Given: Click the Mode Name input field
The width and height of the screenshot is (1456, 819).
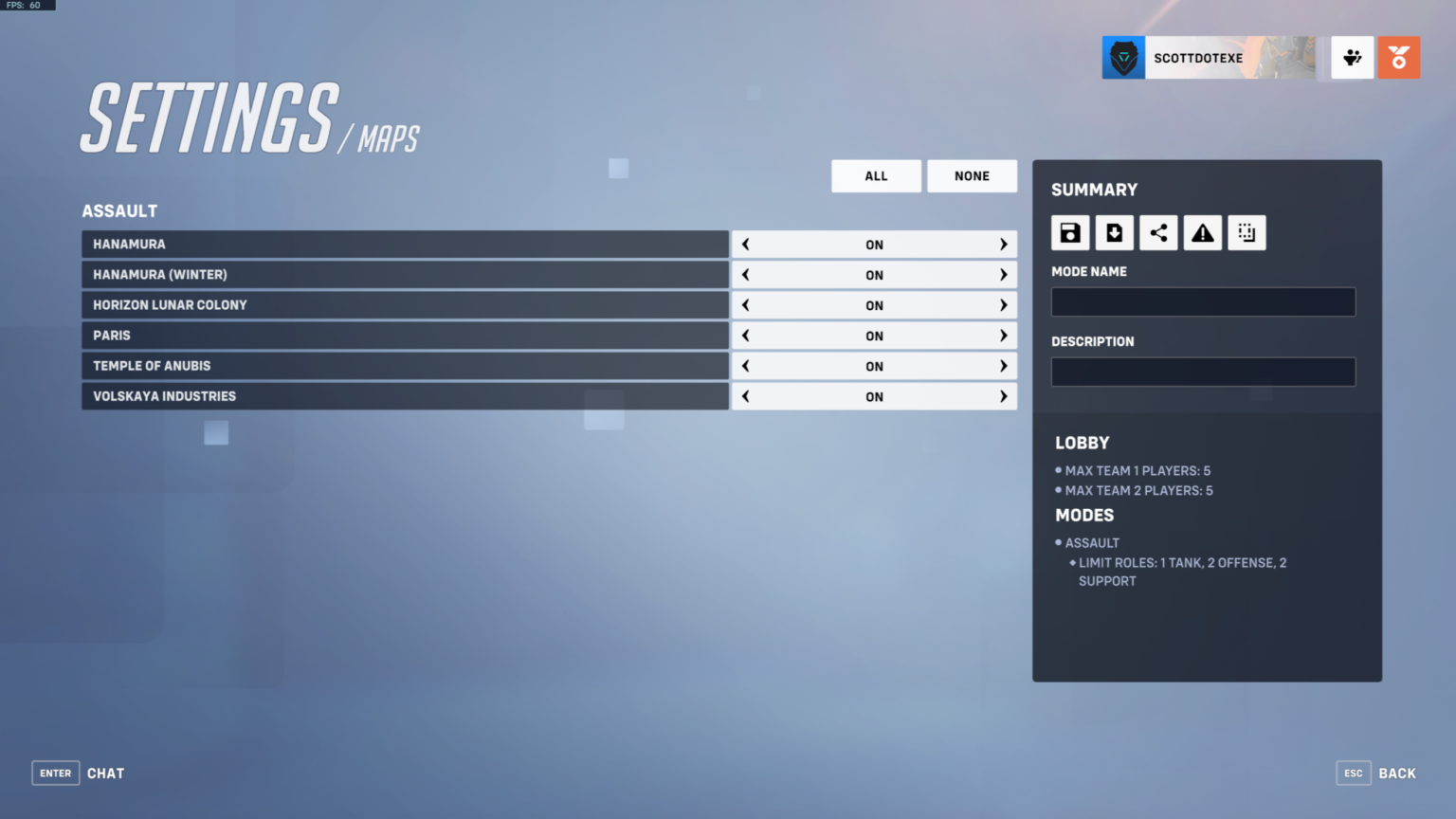Looking at the screenshot, I should 1202,300.
